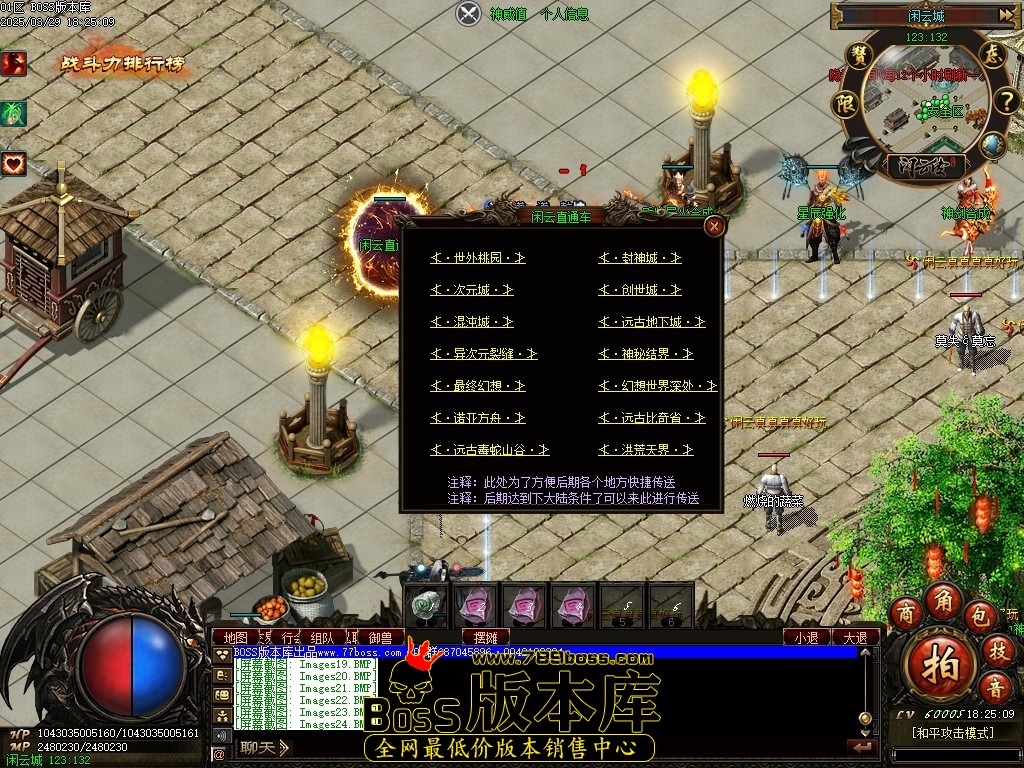Exit the game with 大退
This screenshot has height=768, width=1024.
855,637
